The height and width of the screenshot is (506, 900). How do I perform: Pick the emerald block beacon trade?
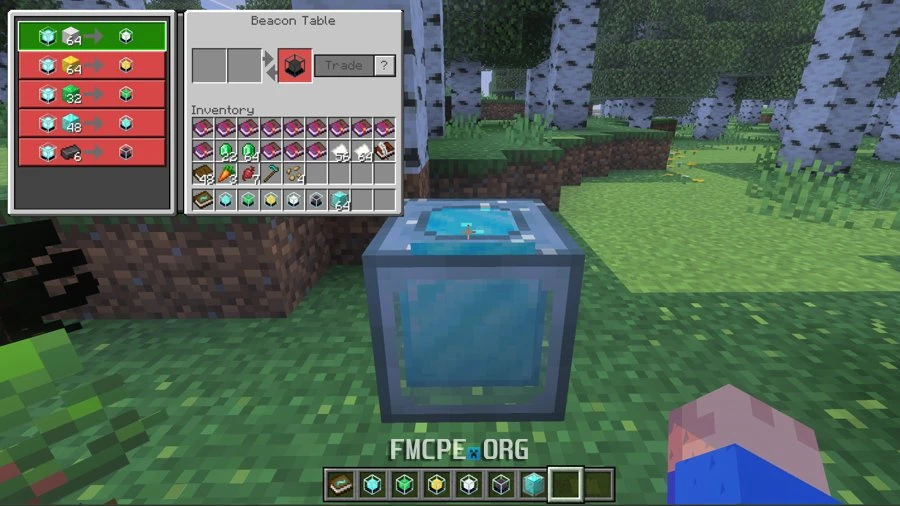[92, 94]
